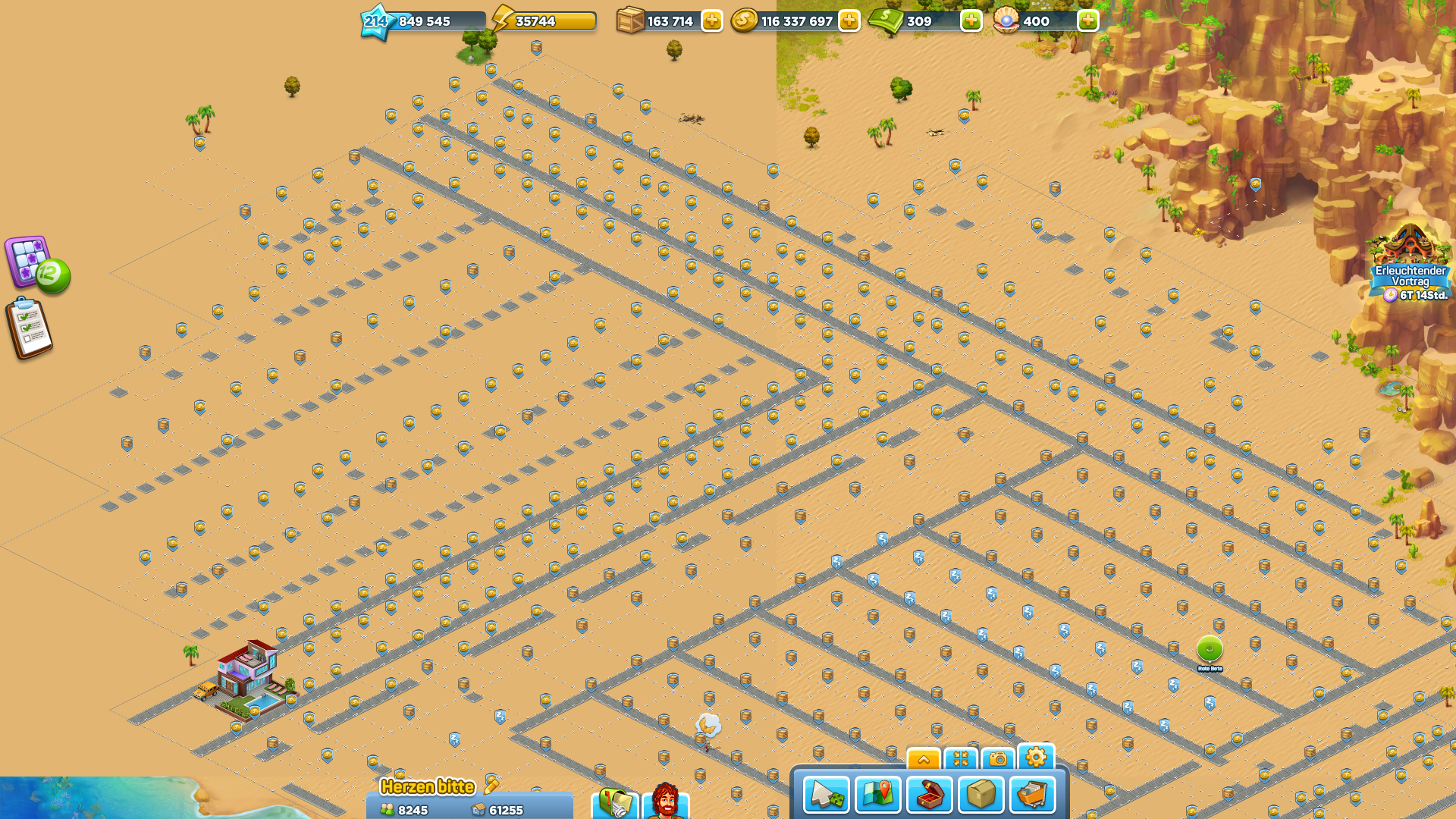Toggle fullscreen with the arrows tab
This screenshot has height=819, width=1456.
click(961, 758)
